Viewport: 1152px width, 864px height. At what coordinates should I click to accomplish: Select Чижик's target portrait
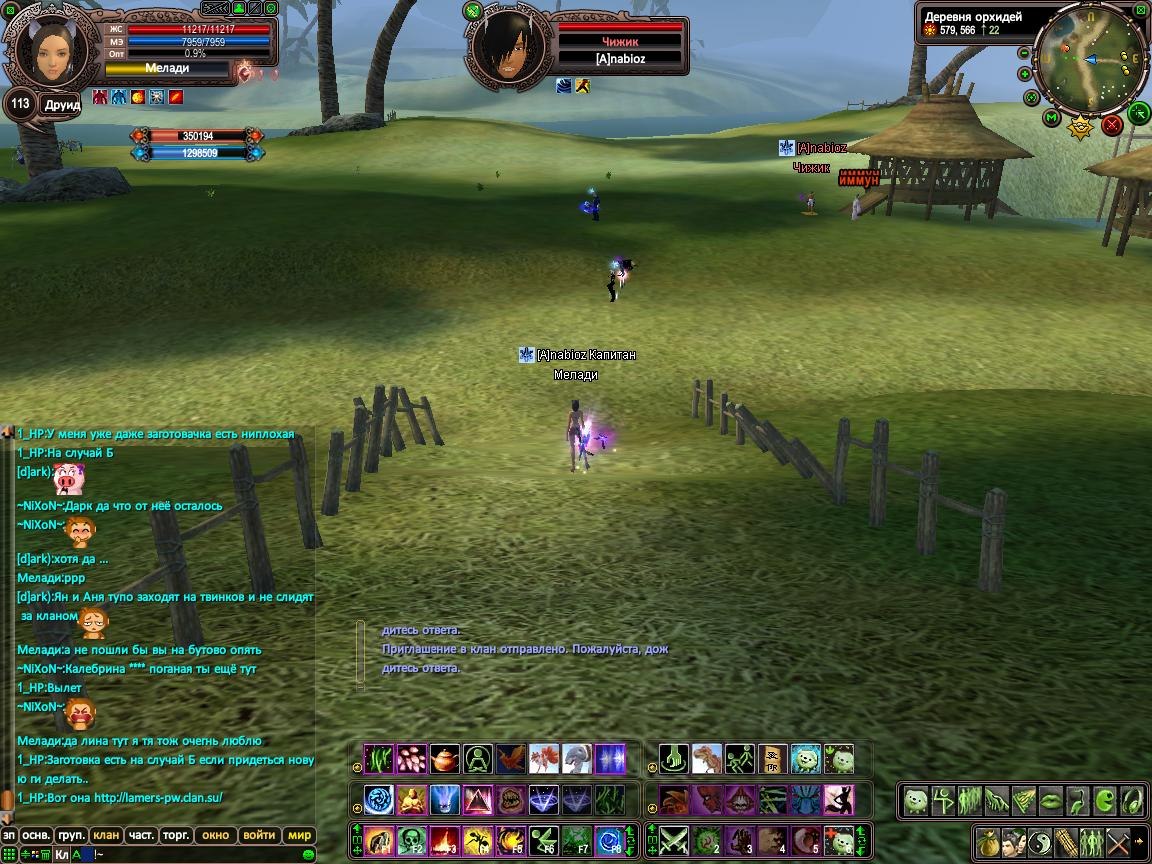point(509,47)
